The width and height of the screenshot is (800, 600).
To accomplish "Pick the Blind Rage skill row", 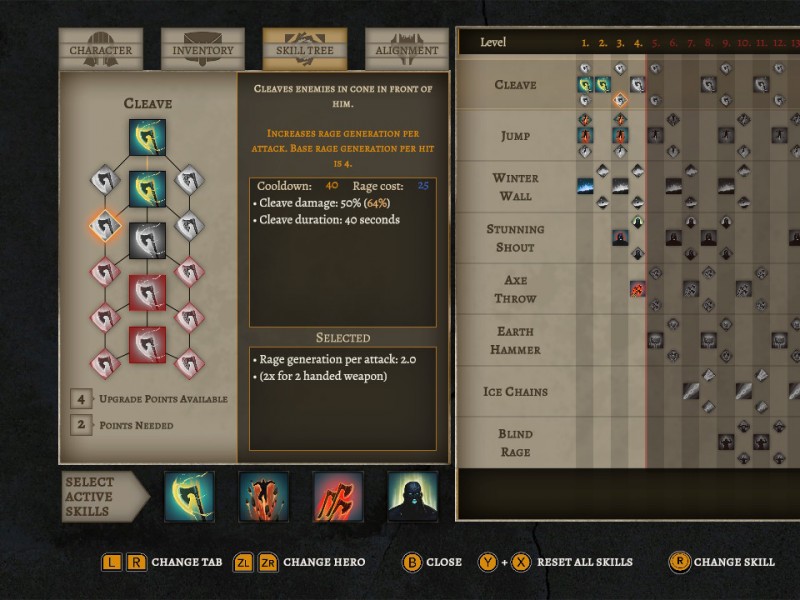I will coord(515,442).
